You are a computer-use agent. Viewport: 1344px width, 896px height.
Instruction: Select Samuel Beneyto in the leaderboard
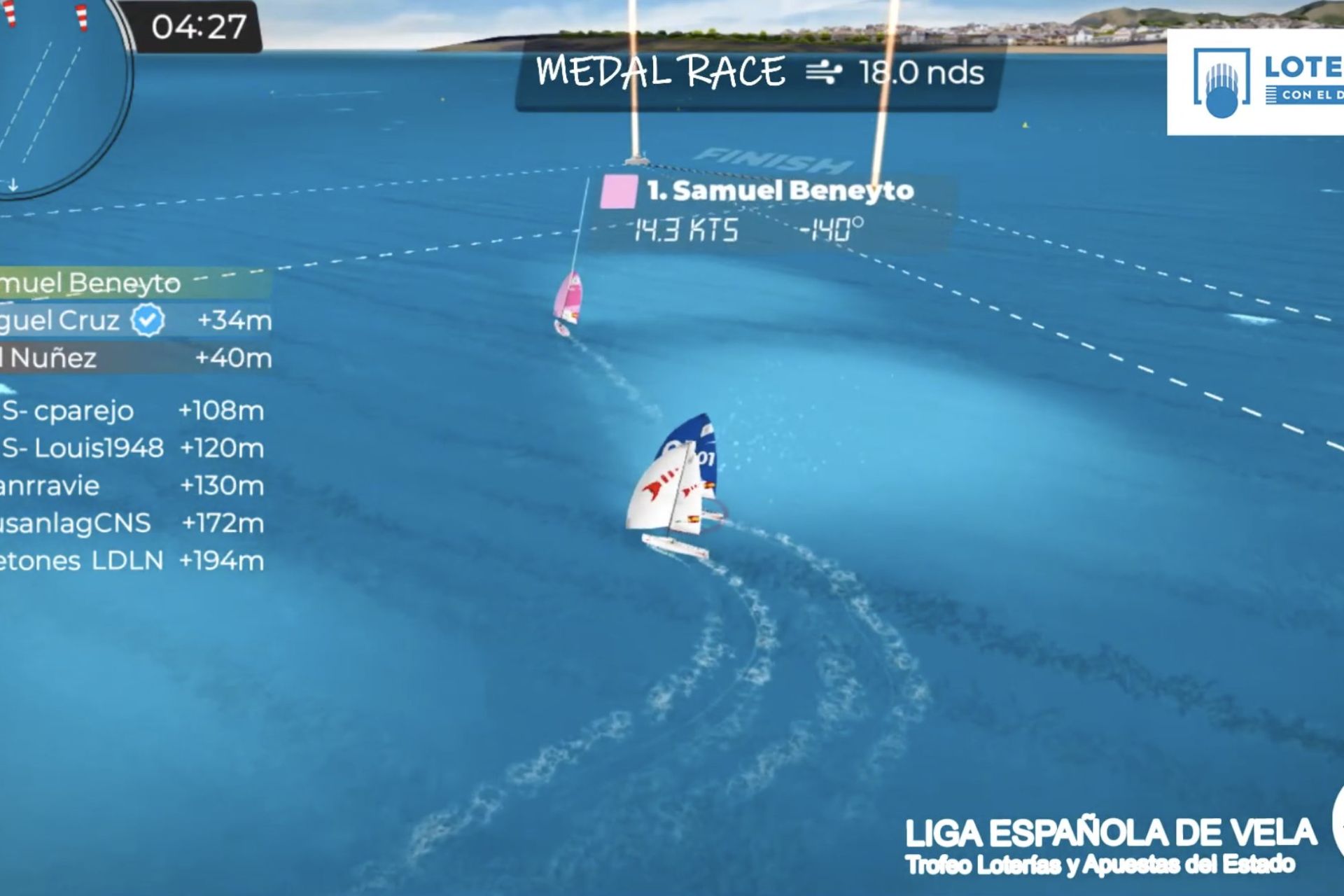[x=105, y=283]
